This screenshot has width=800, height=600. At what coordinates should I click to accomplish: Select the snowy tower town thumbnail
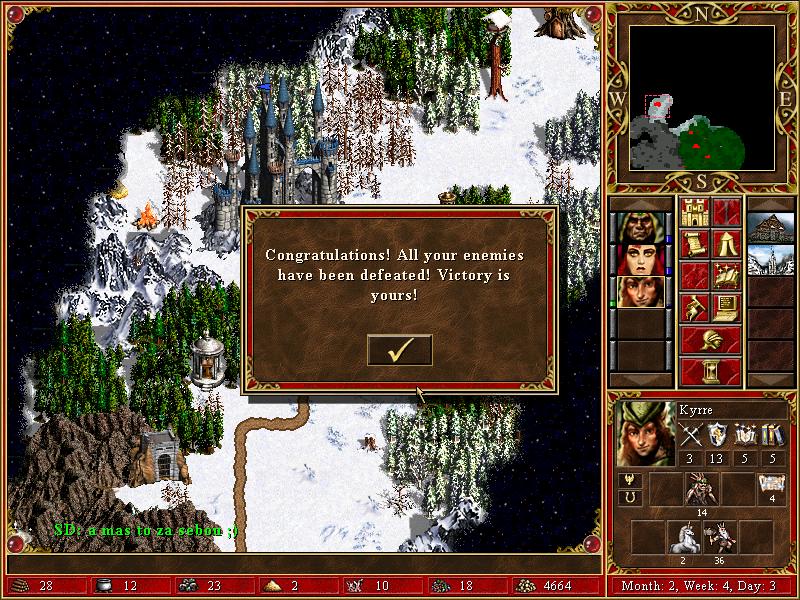pyautogui.click(x=770, y=259)
